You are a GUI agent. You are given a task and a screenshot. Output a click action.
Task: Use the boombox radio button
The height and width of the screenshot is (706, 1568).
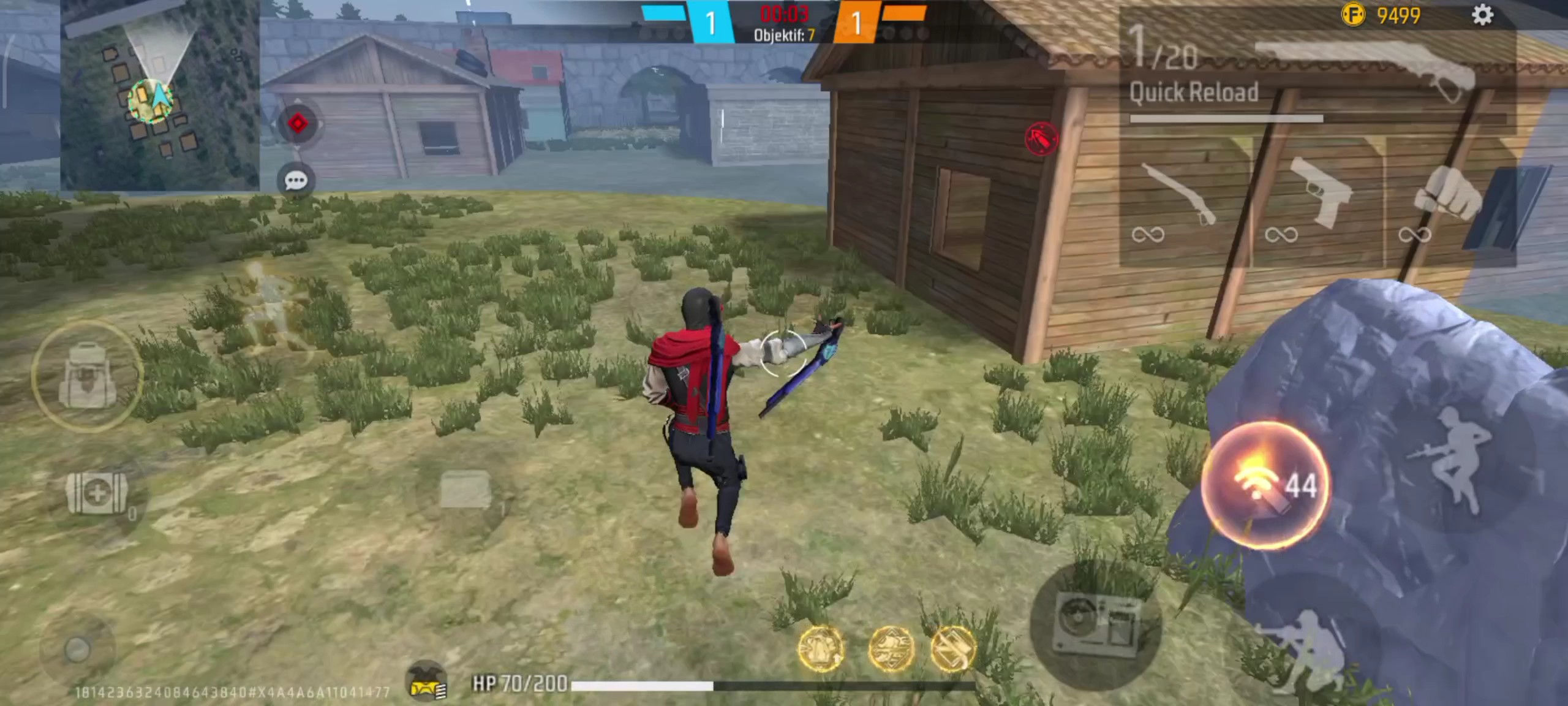tap(1096, 624)
